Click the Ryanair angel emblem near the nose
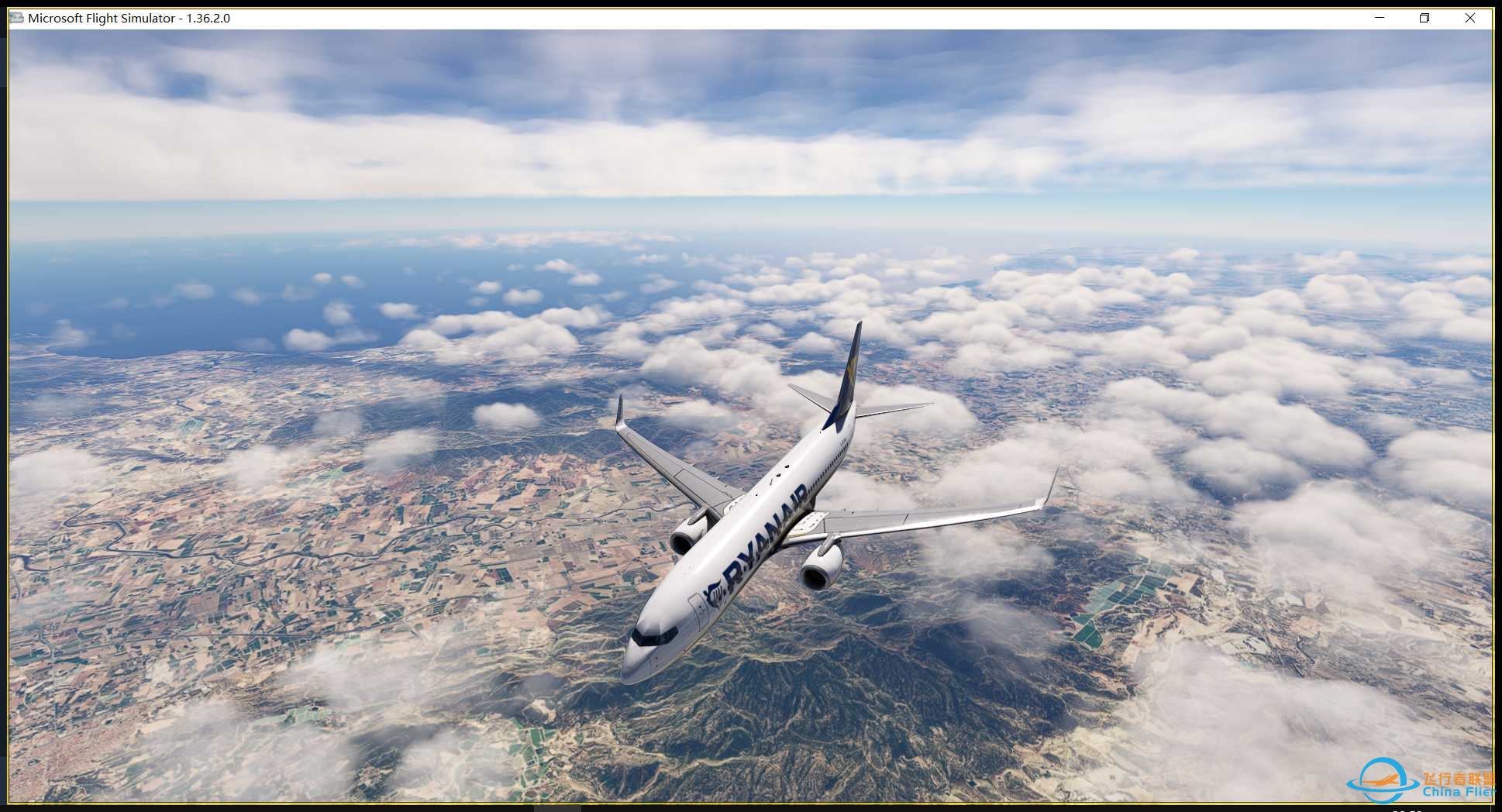The height and width of the screenshot is (812, 1502). pos(715,593)
